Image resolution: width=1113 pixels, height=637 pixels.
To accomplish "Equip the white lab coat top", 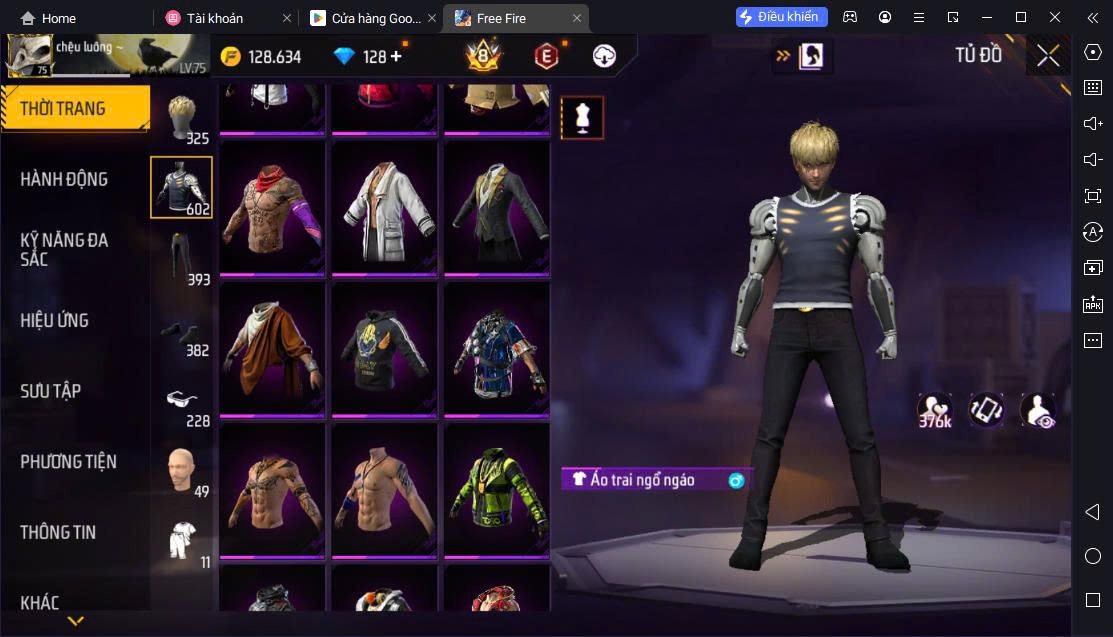I will click(384, 208).
